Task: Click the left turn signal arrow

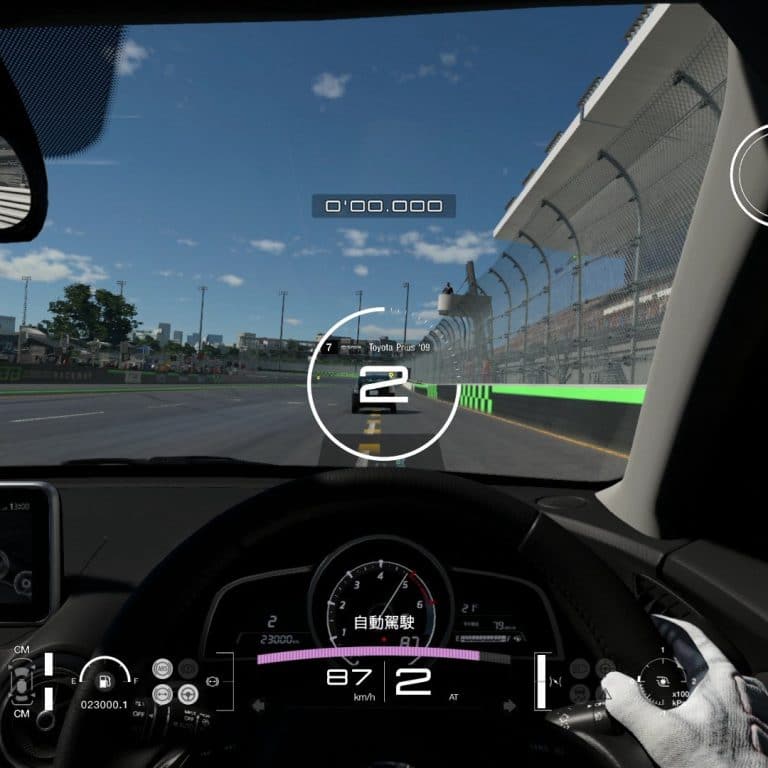Action: click(x=258, y=705)
